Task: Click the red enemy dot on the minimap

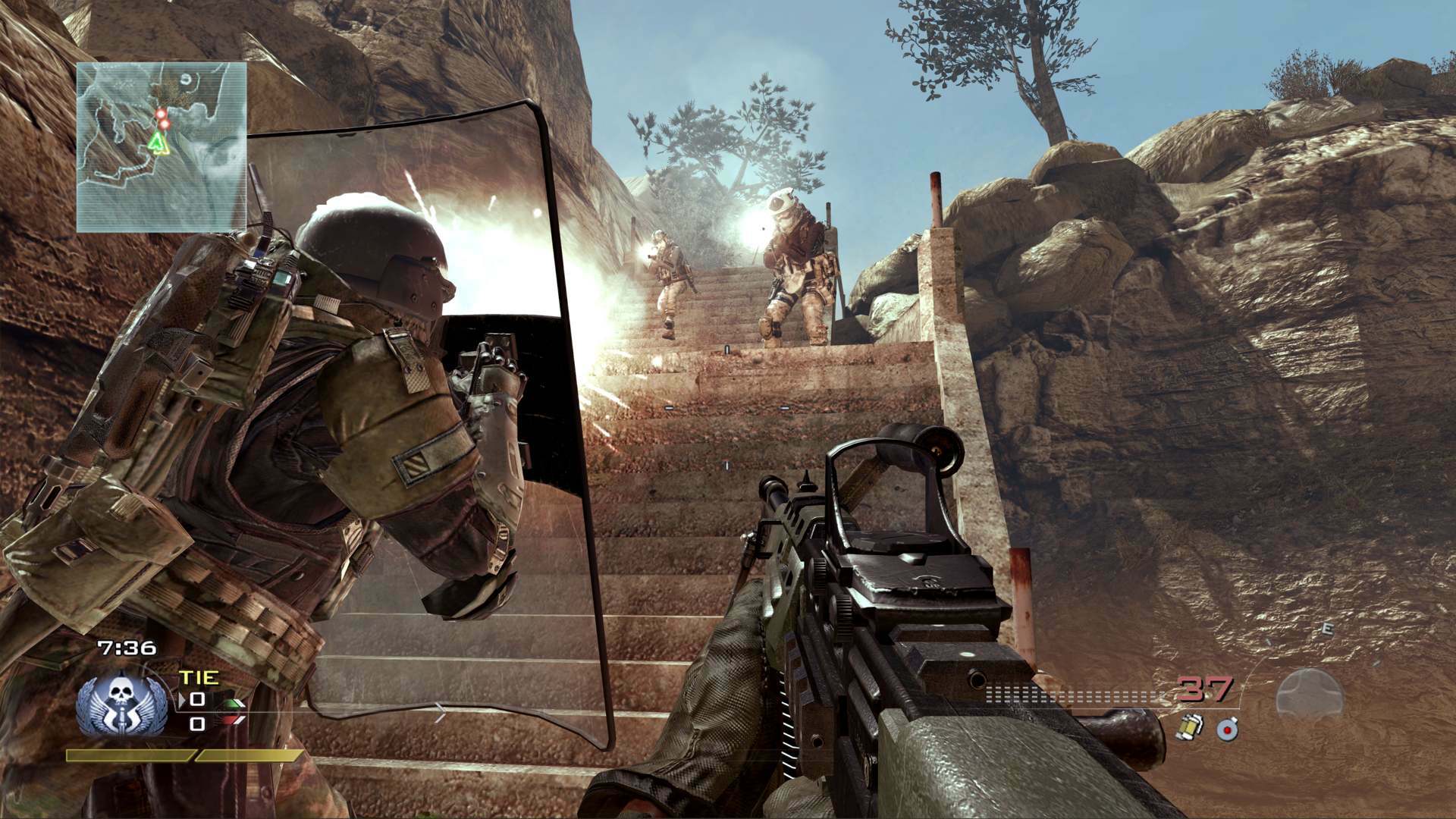Action: (162, 115)
